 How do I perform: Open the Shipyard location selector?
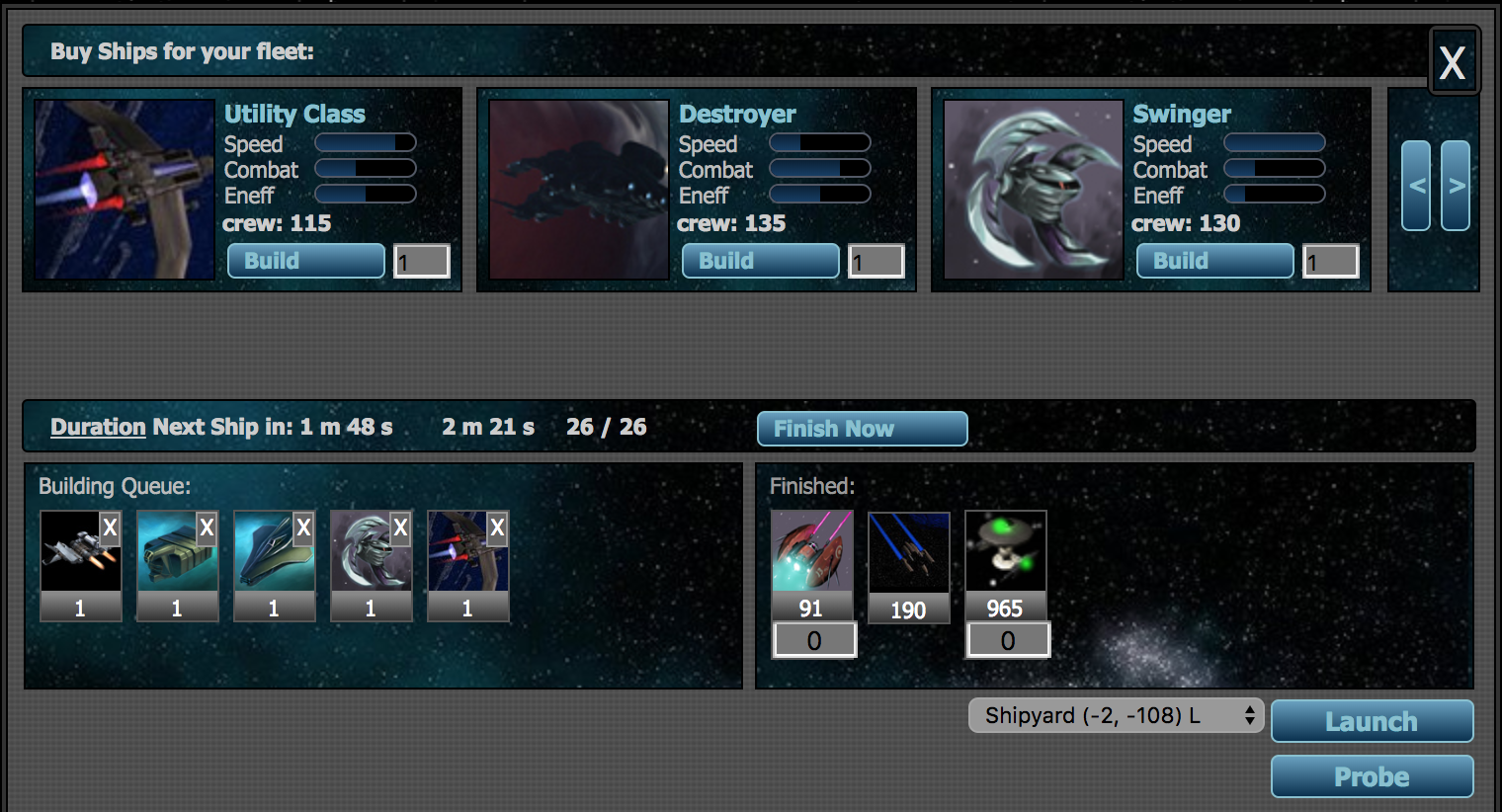tap(1115, 715)
